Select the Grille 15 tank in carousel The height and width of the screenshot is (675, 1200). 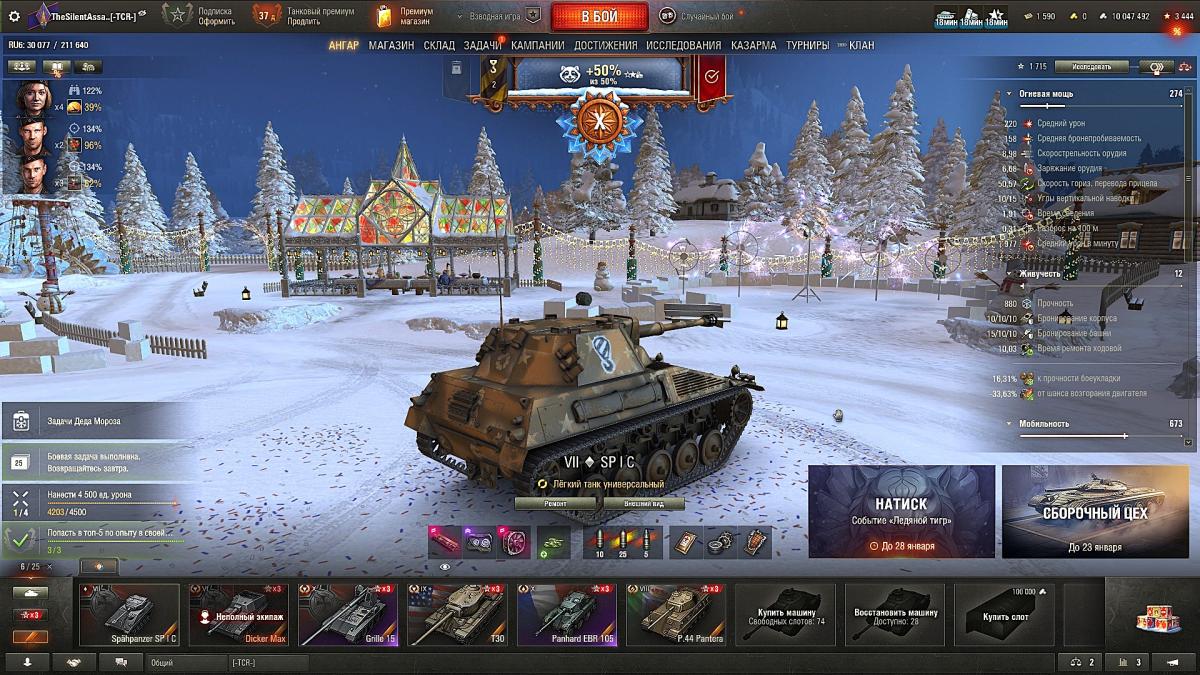(347, 616)
